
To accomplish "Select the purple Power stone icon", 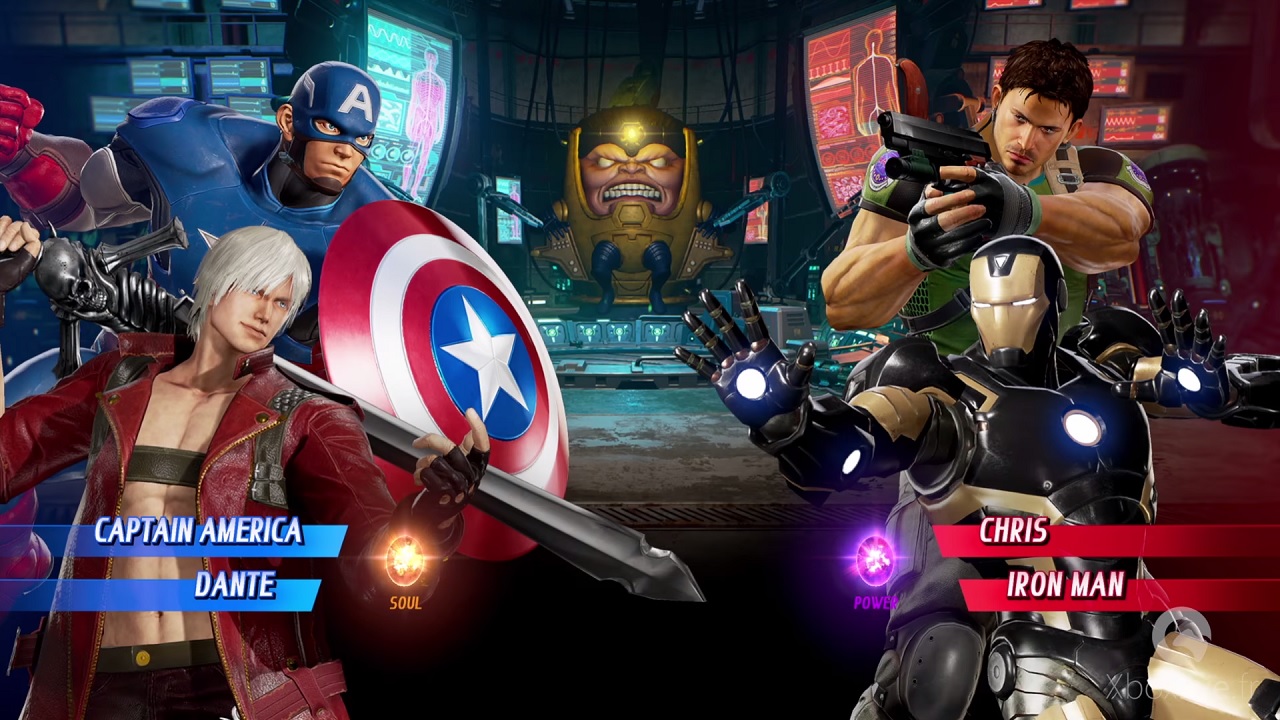I will tap(875, 559).
